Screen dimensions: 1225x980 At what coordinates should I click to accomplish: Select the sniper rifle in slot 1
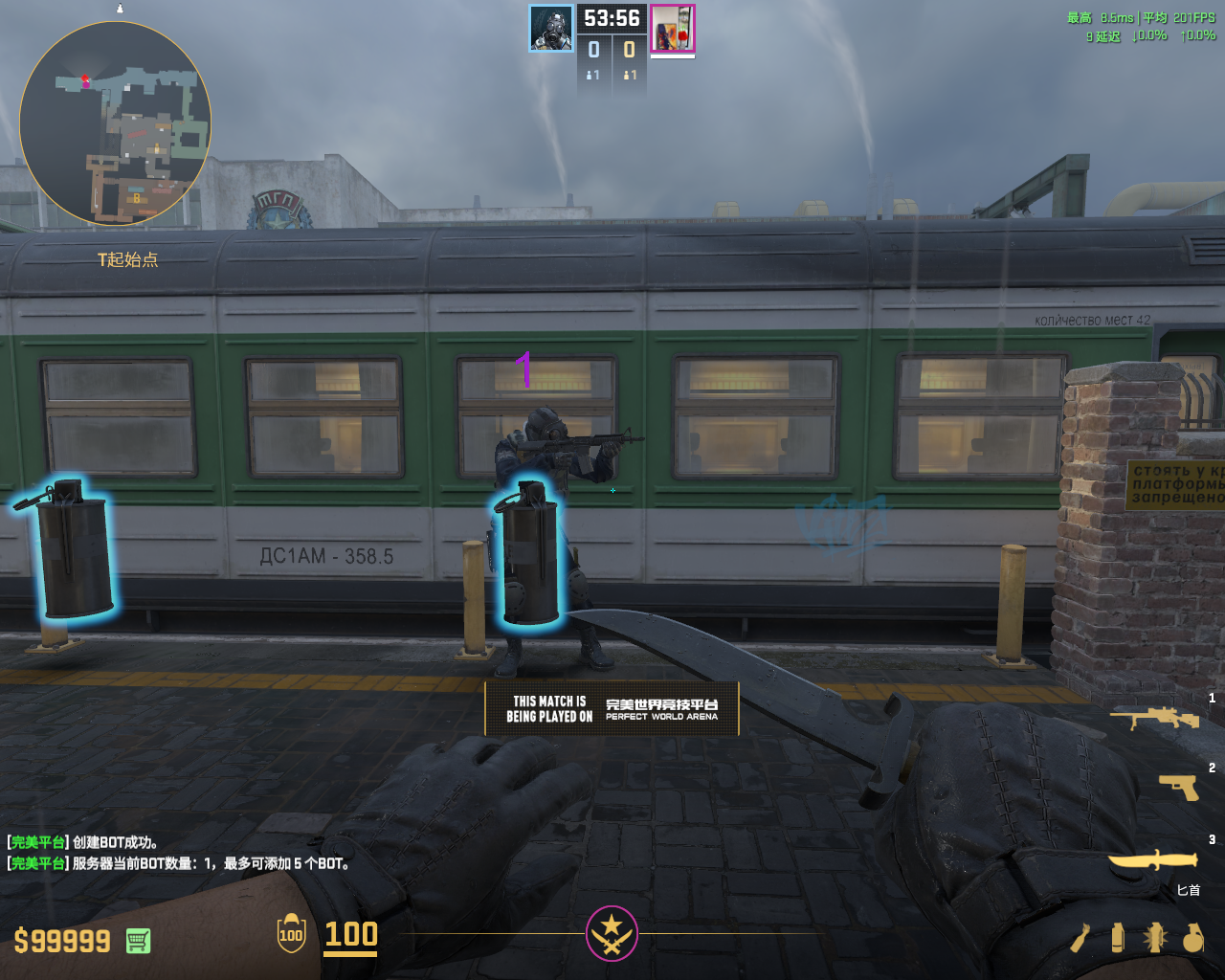[x=1155, y=717]
